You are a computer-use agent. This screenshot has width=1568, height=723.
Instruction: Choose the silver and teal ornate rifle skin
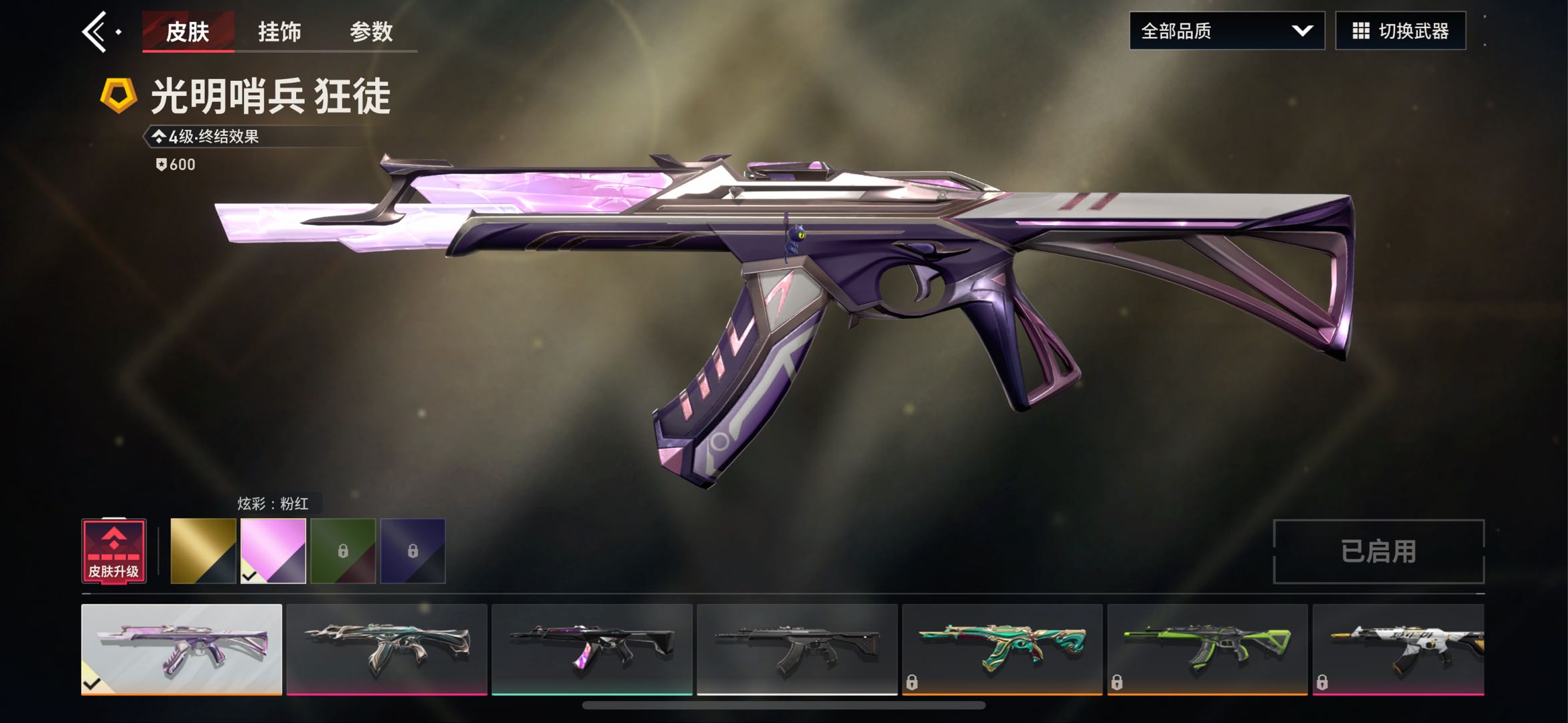tap(386, 649)
